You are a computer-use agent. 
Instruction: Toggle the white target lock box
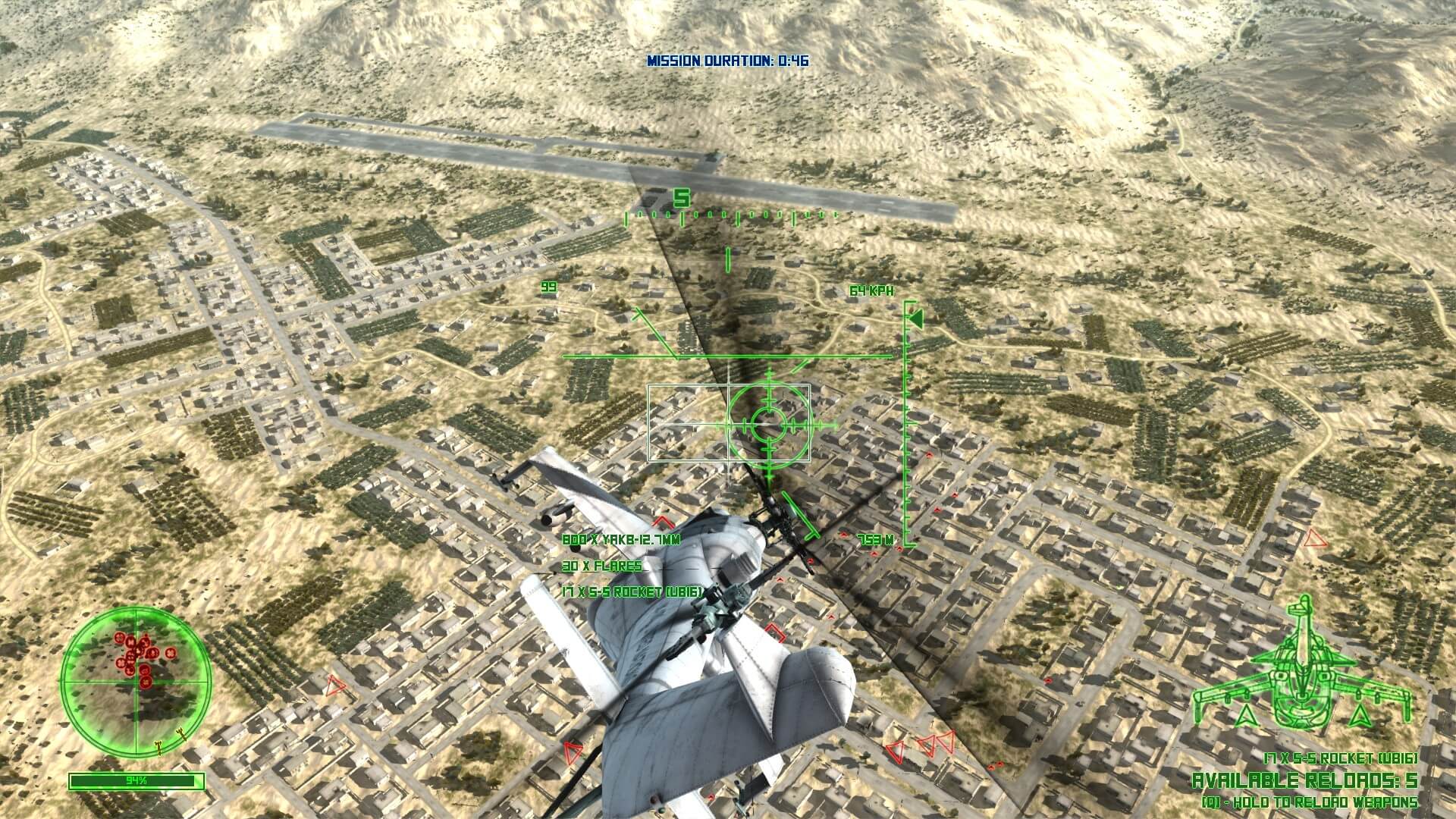pos(730,423)
